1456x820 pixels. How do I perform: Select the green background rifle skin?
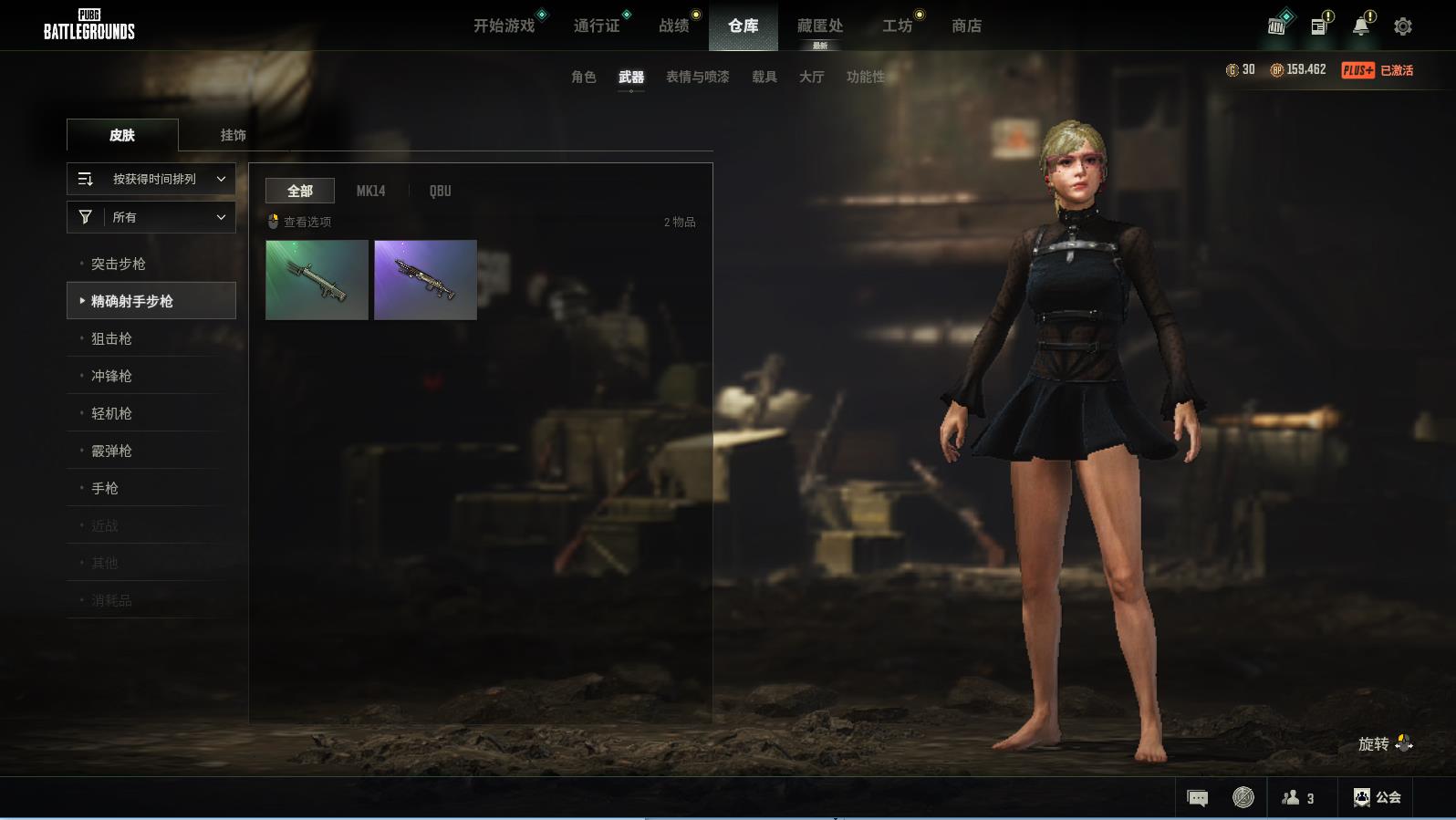pyautogui.click(x=317, y=280)
